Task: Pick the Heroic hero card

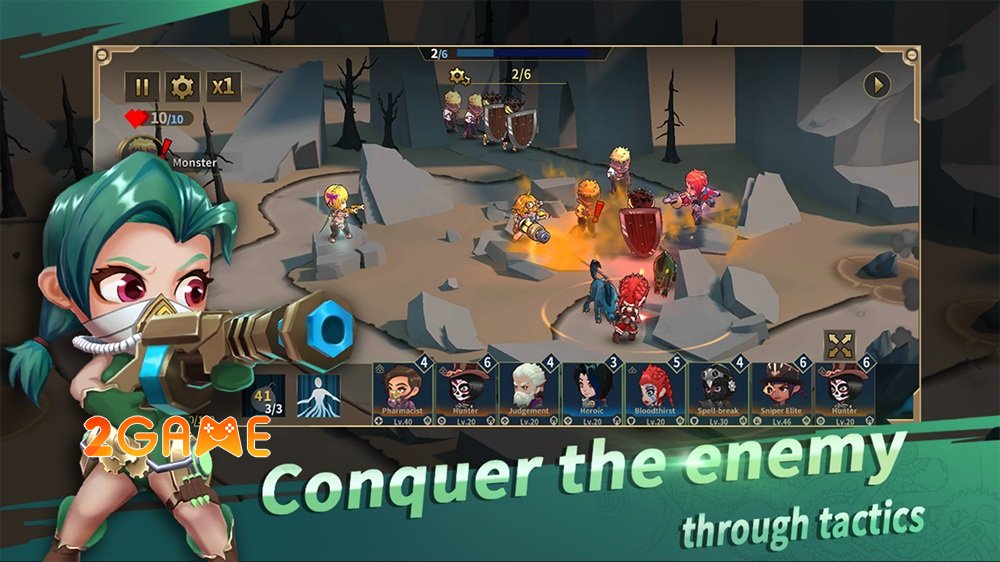Action: click(591, 391)
